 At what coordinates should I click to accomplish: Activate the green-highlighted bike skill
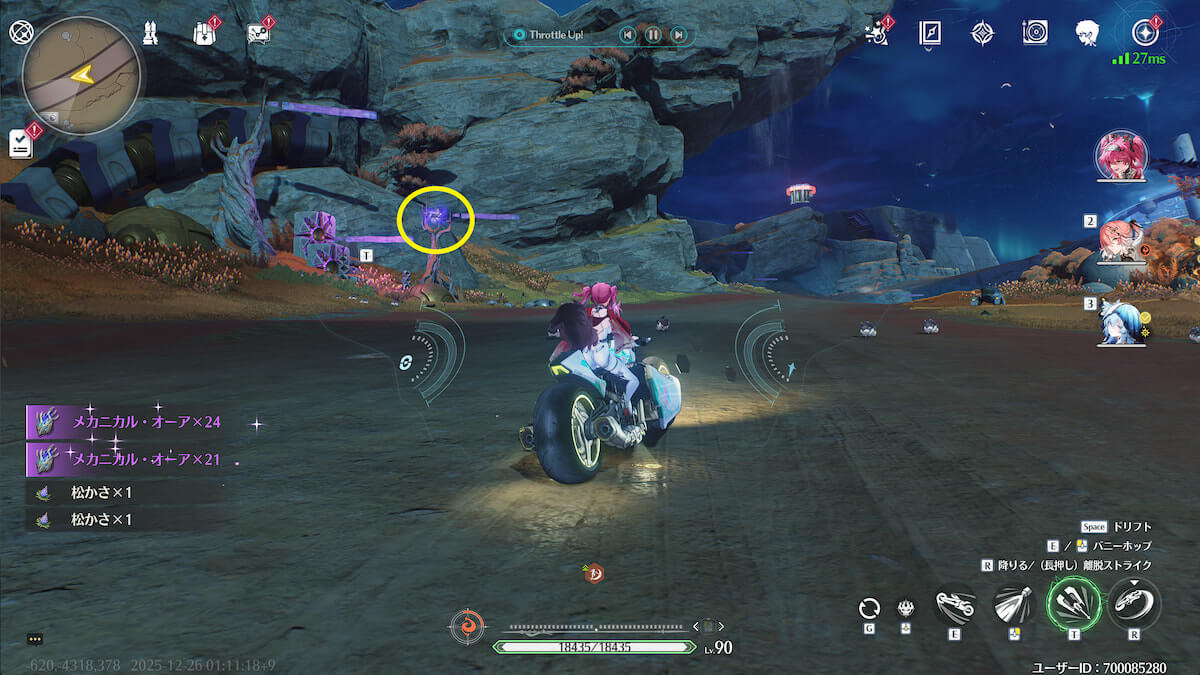[x=1072, y=604]
